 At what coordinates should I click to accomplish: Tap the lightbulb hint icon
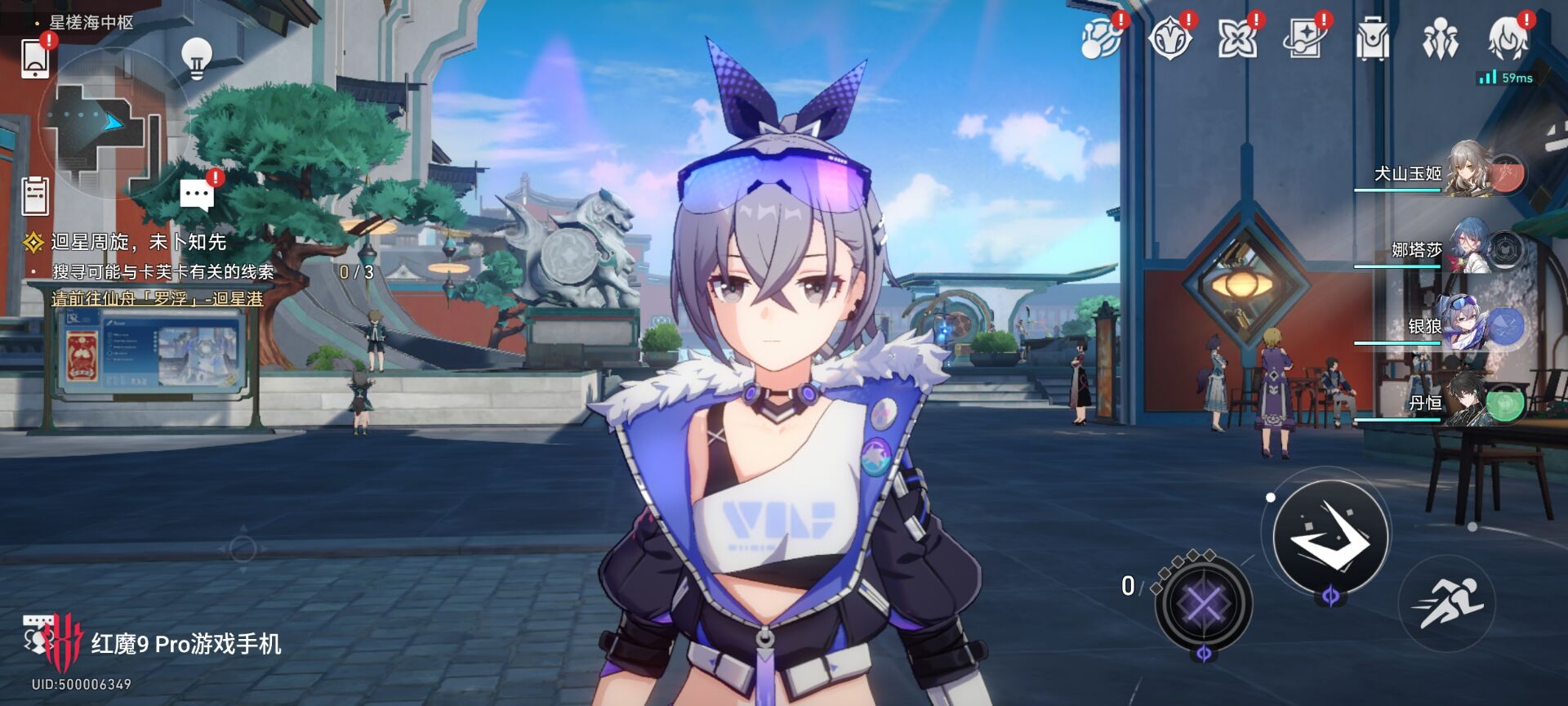click(x=196, y=57)
